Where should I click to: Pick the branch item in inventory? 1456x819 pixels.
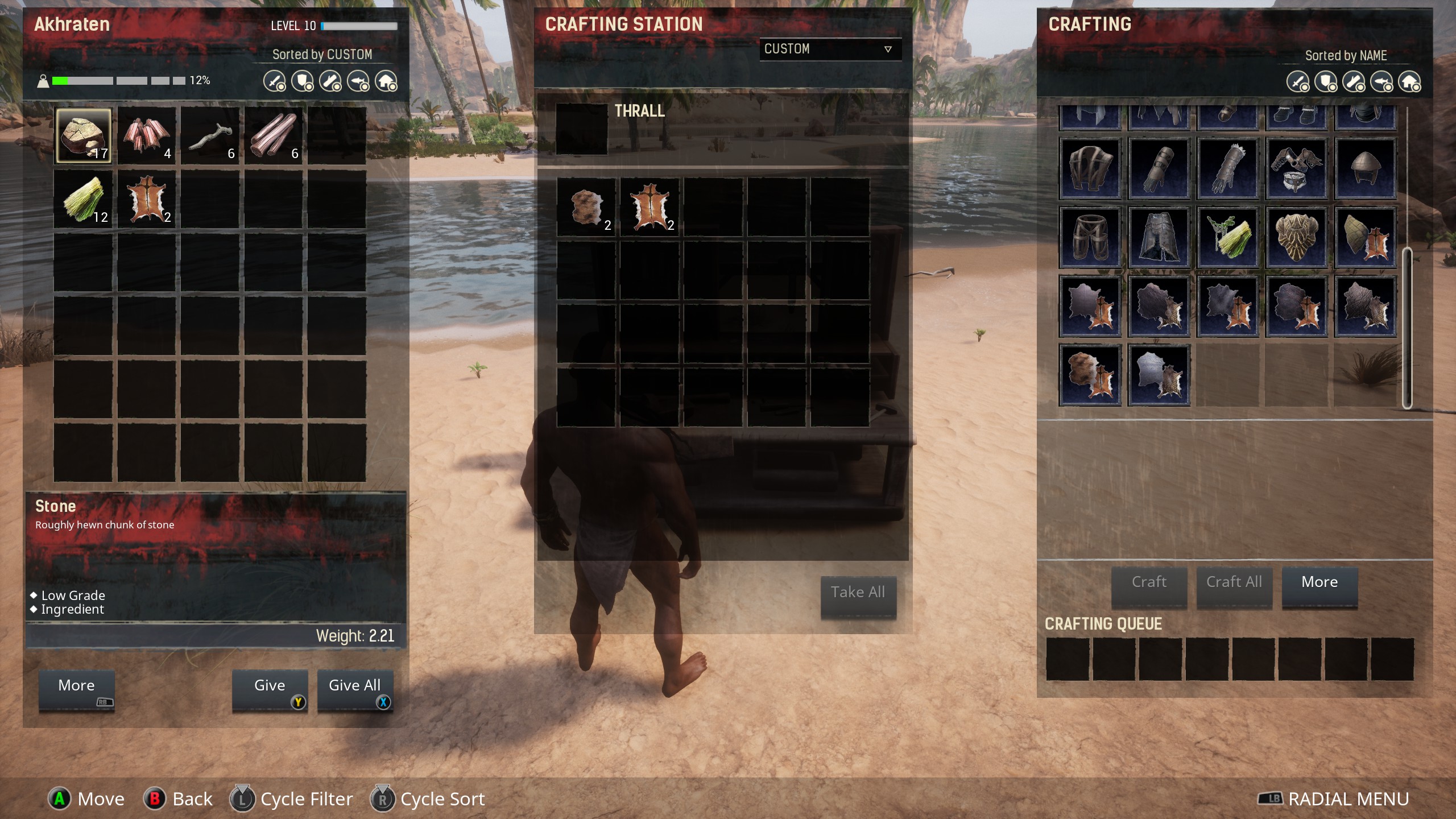click(210, 136)
